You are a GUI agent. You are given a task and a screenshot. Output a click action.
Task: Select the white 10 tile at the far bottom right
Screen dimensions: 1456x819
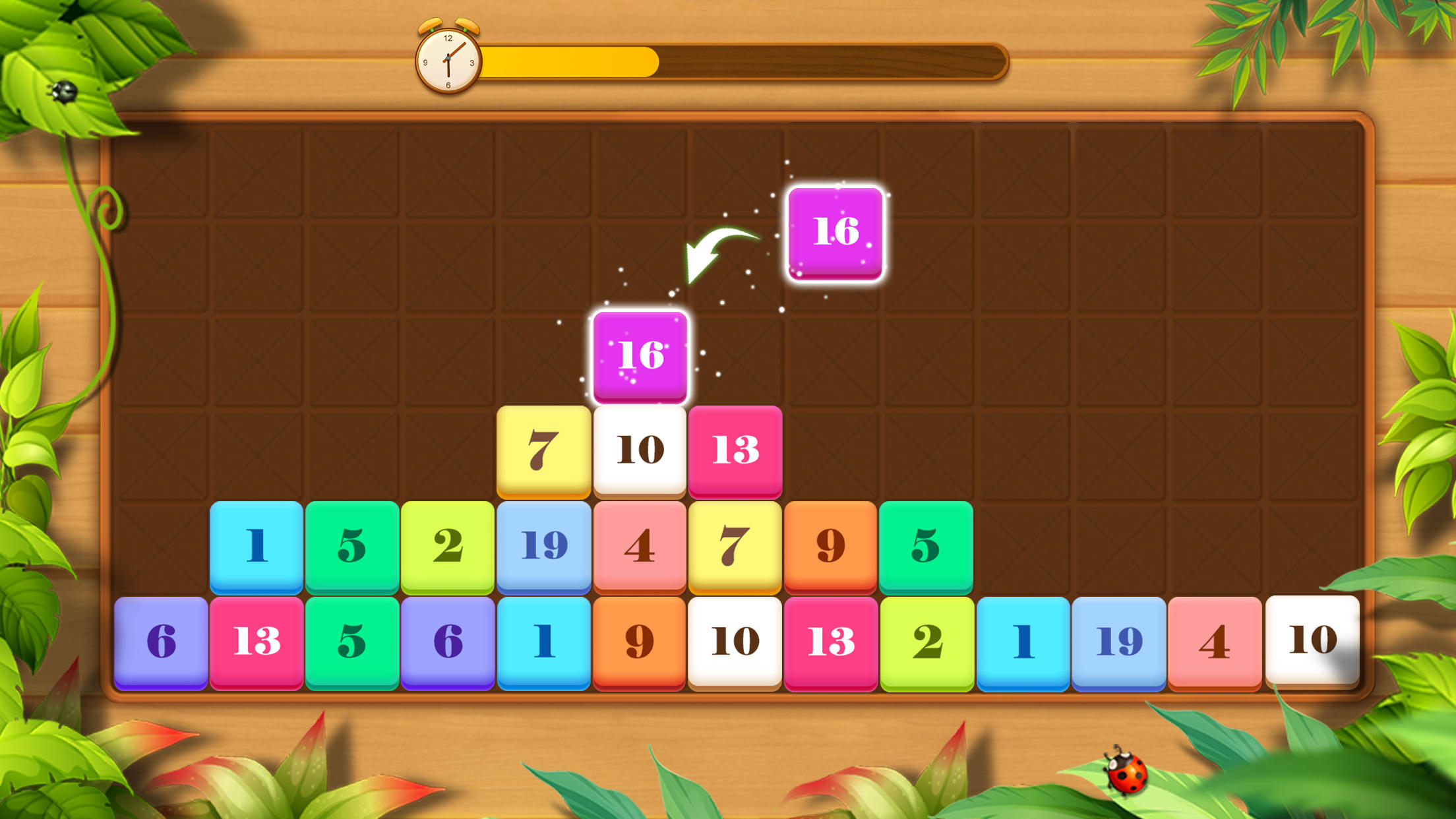[x=1312, y=640]
